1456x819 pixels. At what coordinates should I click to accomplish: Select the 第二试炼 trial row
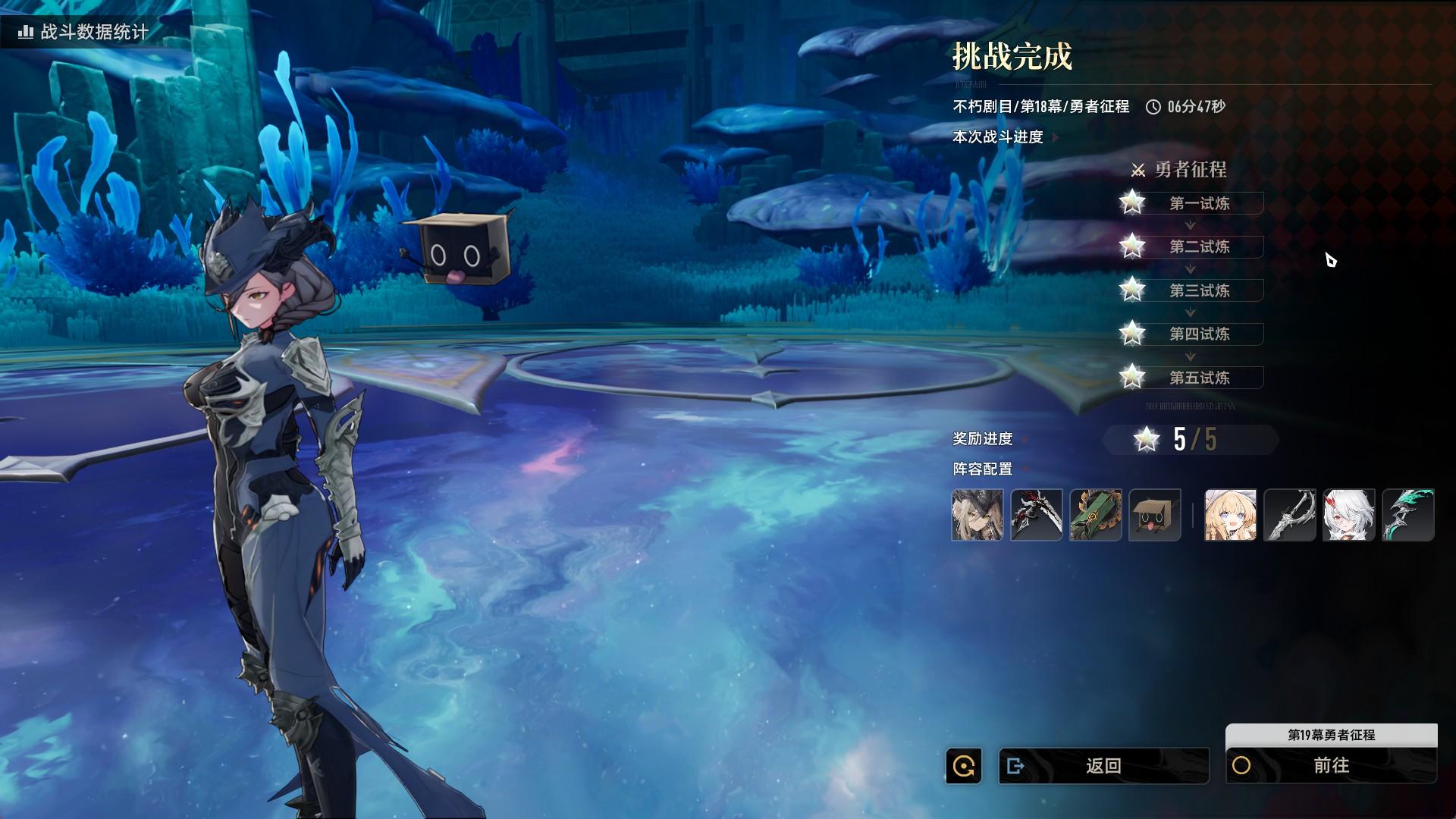pos(1199,246)
